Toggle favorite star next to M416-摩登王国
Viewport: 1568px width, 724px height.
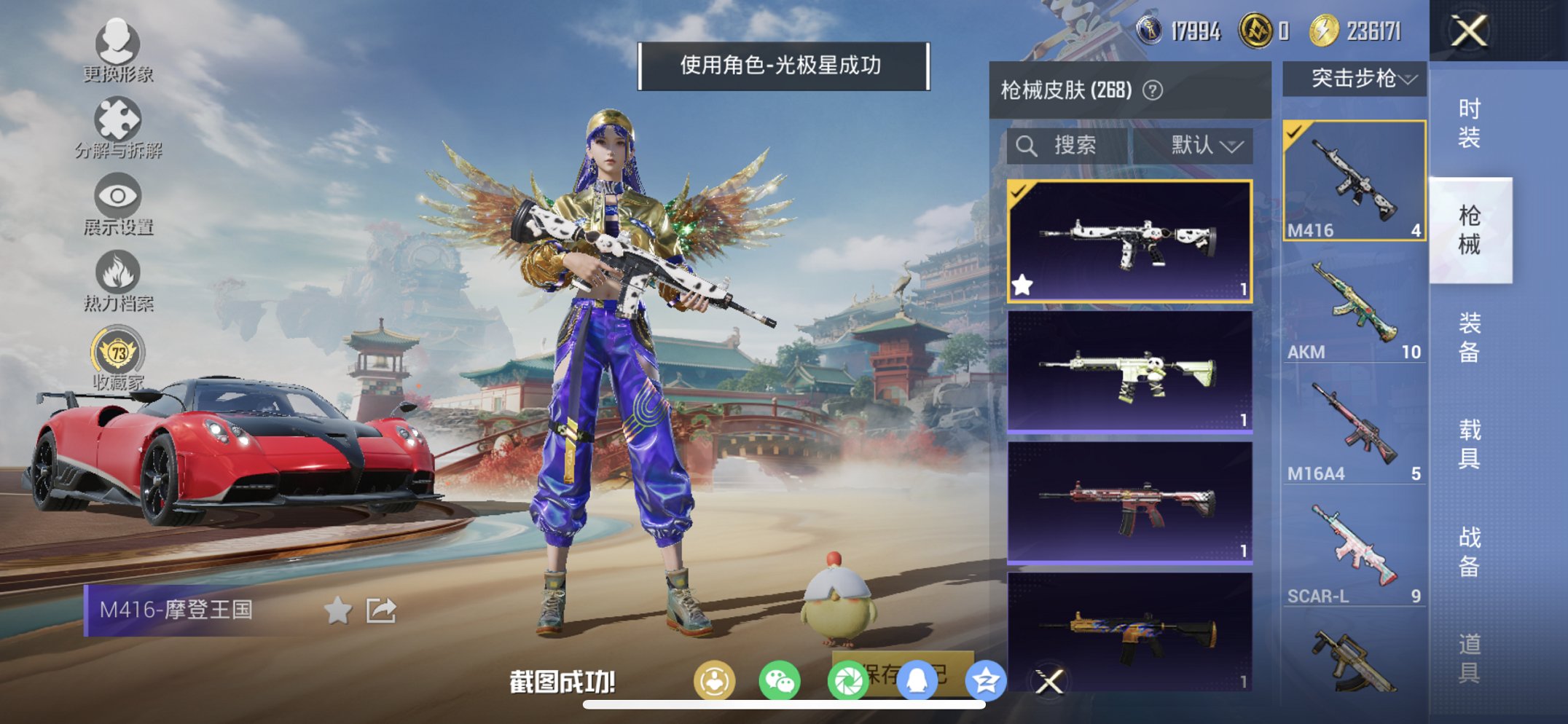point(336,611)
